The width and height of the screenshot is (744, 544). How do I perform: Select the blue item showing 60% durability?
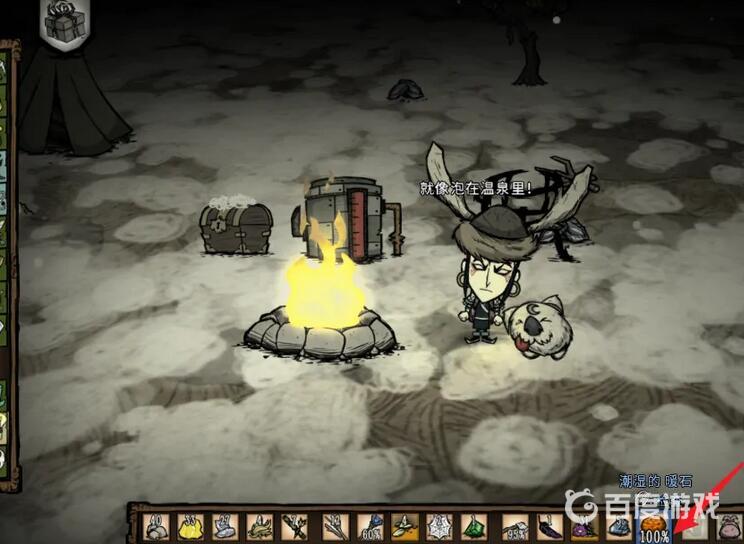(370, 525)
